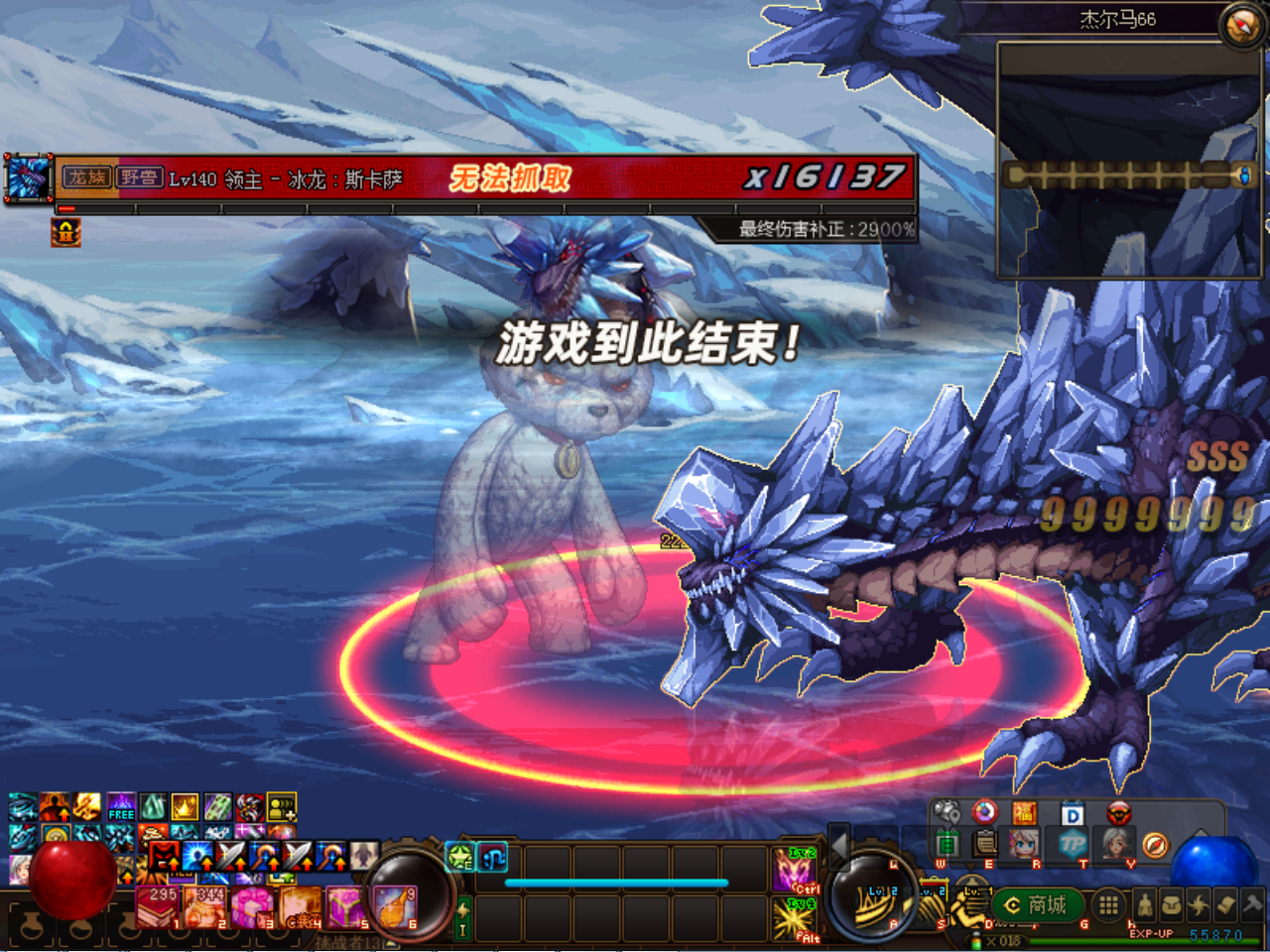The height and width of the screenshot is (952, 1270).
Task: Click the body silhouette character info icon
Action: 1146,902
